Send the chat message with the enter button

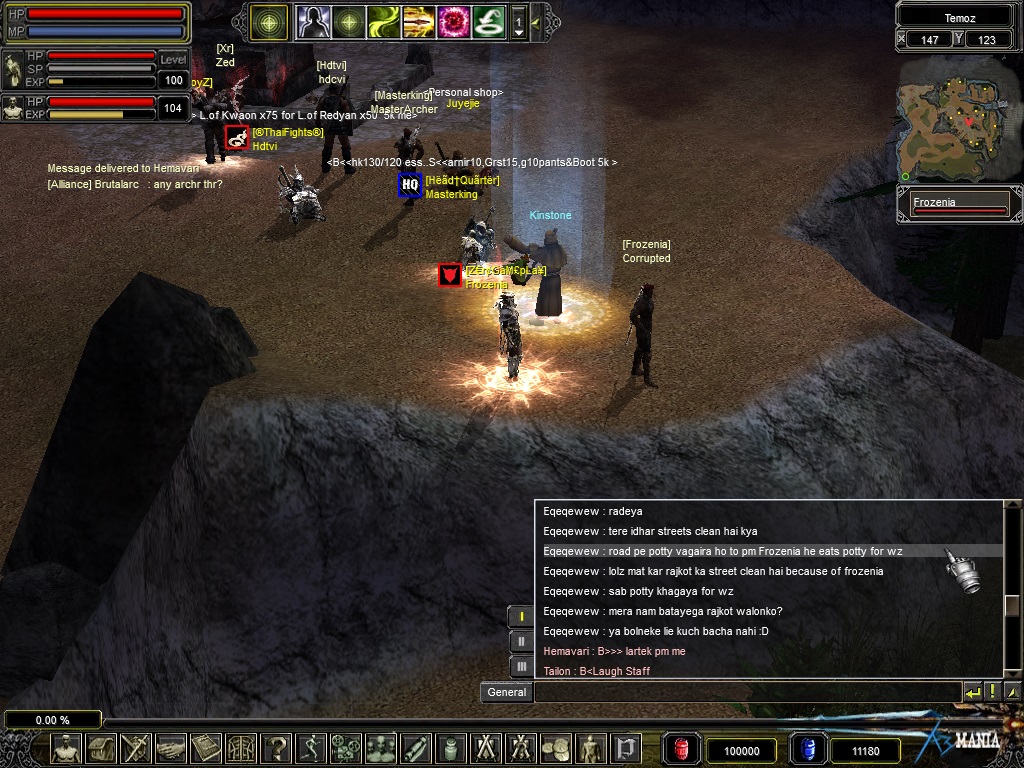point(972,692)
